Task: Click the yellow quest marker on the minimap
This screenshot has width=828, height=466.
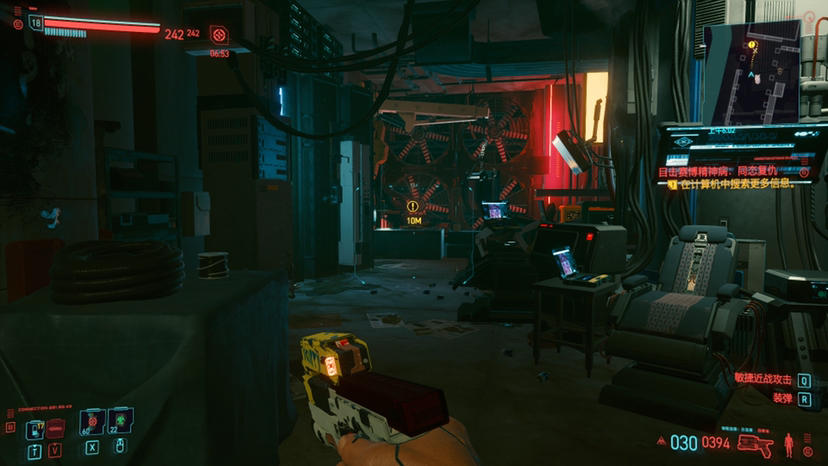Action: click(749, 46)
